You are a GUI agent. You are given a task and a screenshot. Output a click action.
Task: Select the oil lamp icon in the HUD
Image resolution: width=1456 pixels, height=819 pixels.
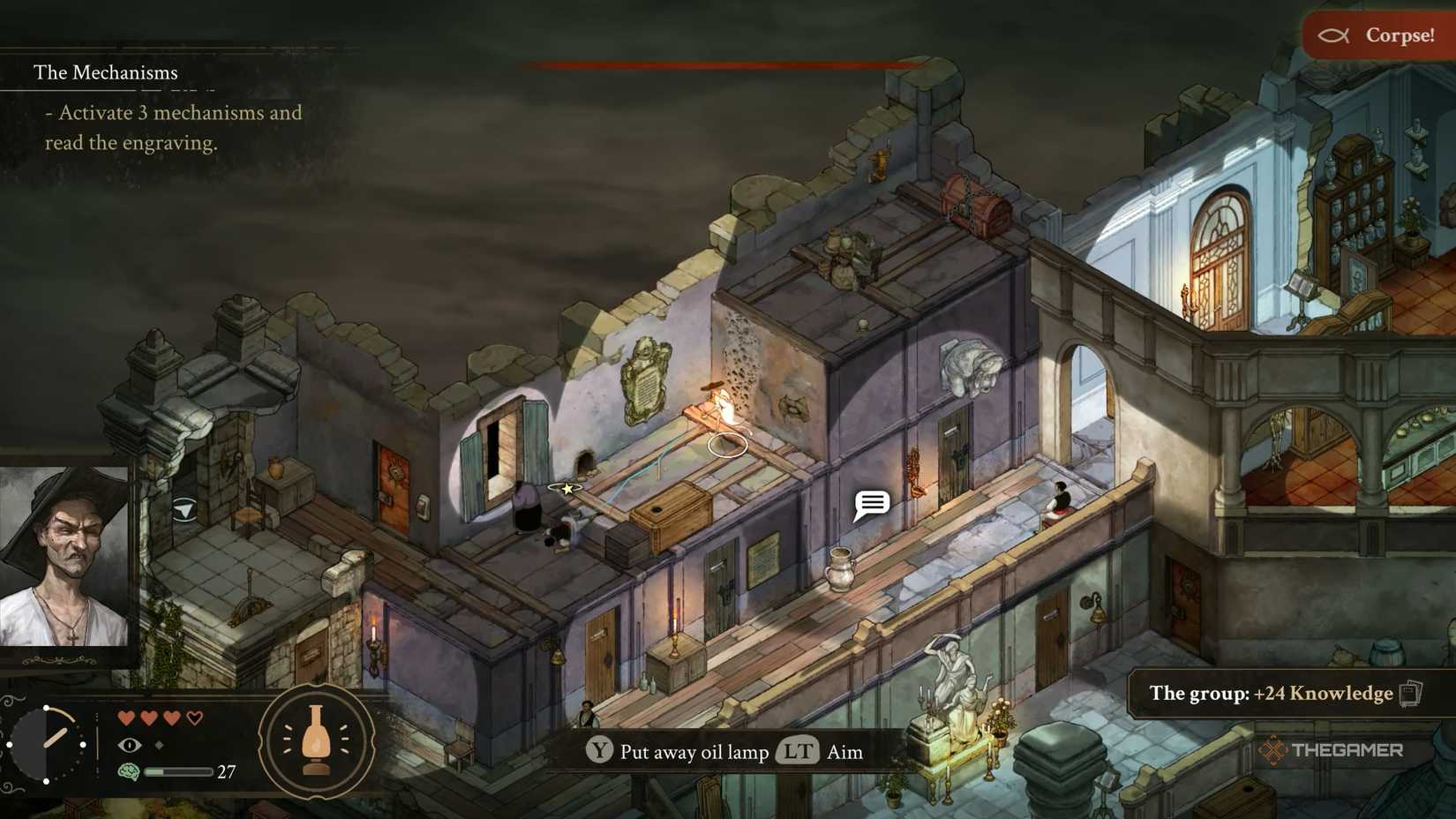[315, 744]
